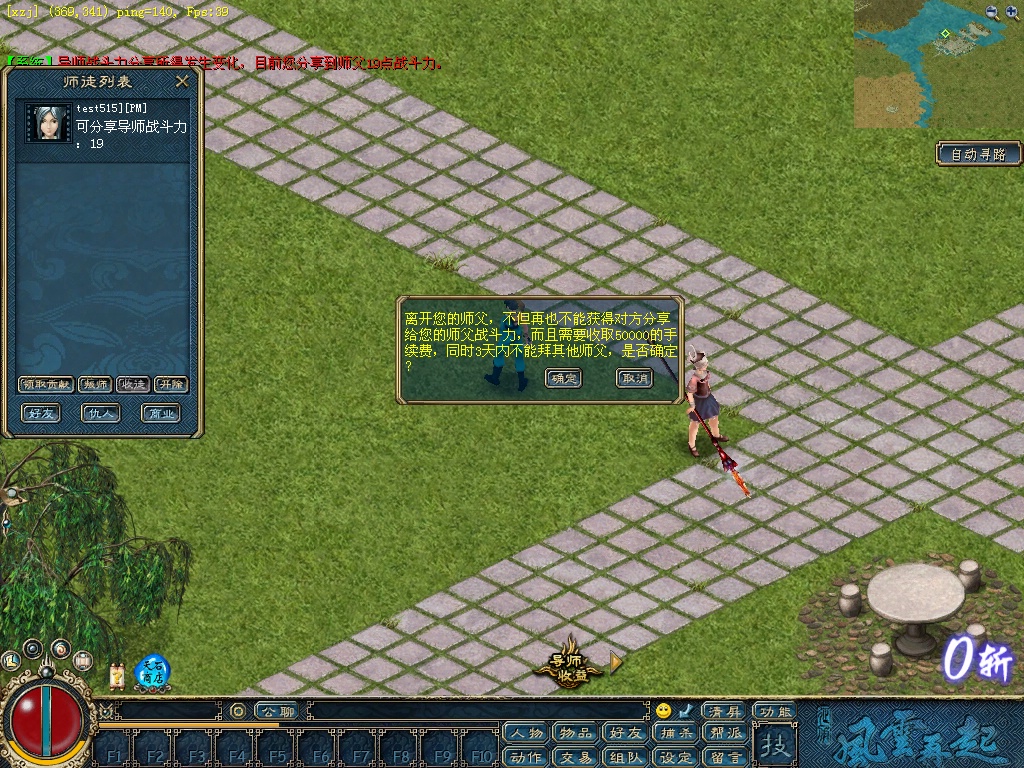Image resolution: width=1024 pixels, height=768 pixels.
Task: Click the 收徒 button
Action: click(x=133, y=385)
